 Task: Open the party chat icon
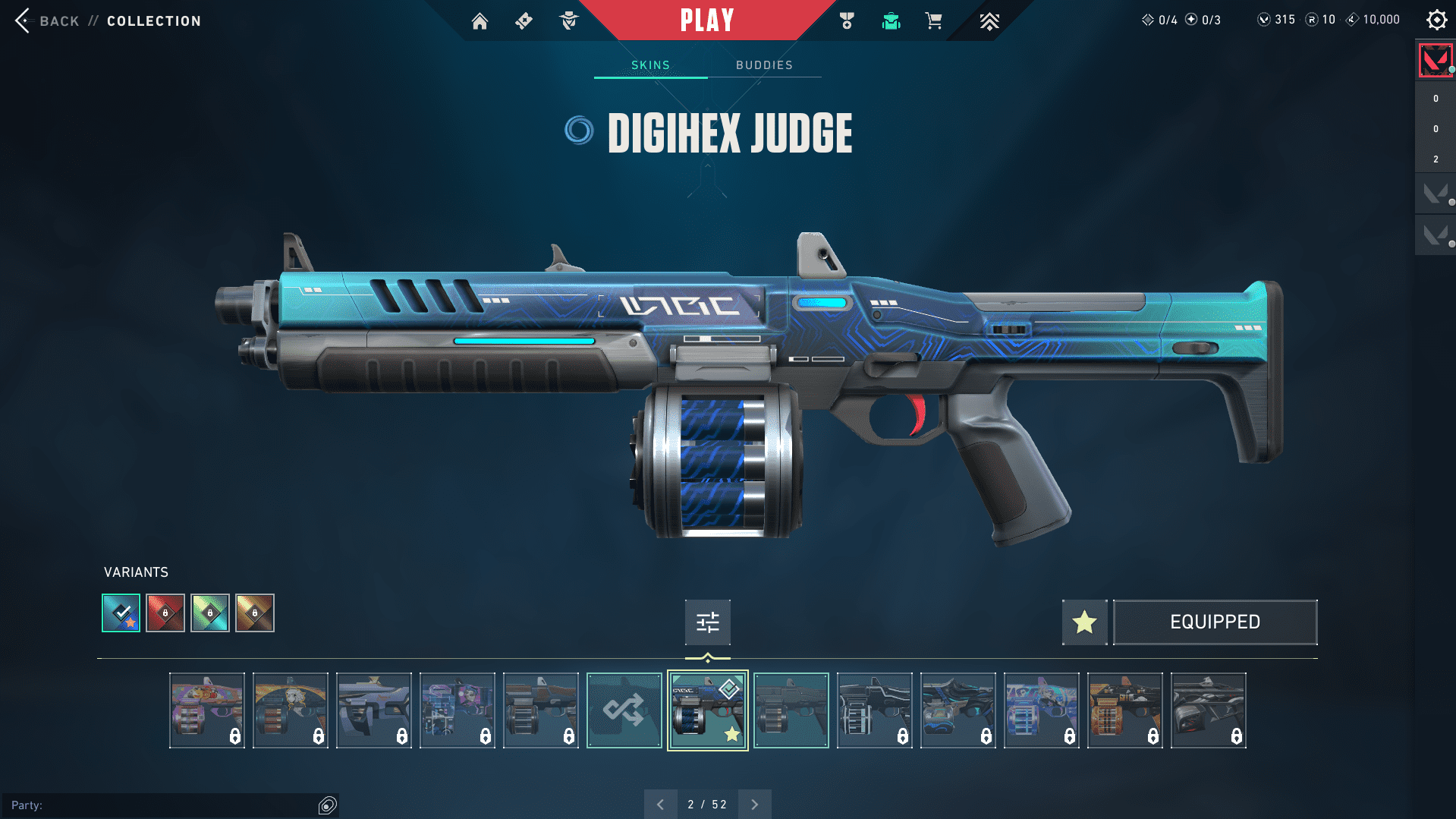[x=328, y=805]
